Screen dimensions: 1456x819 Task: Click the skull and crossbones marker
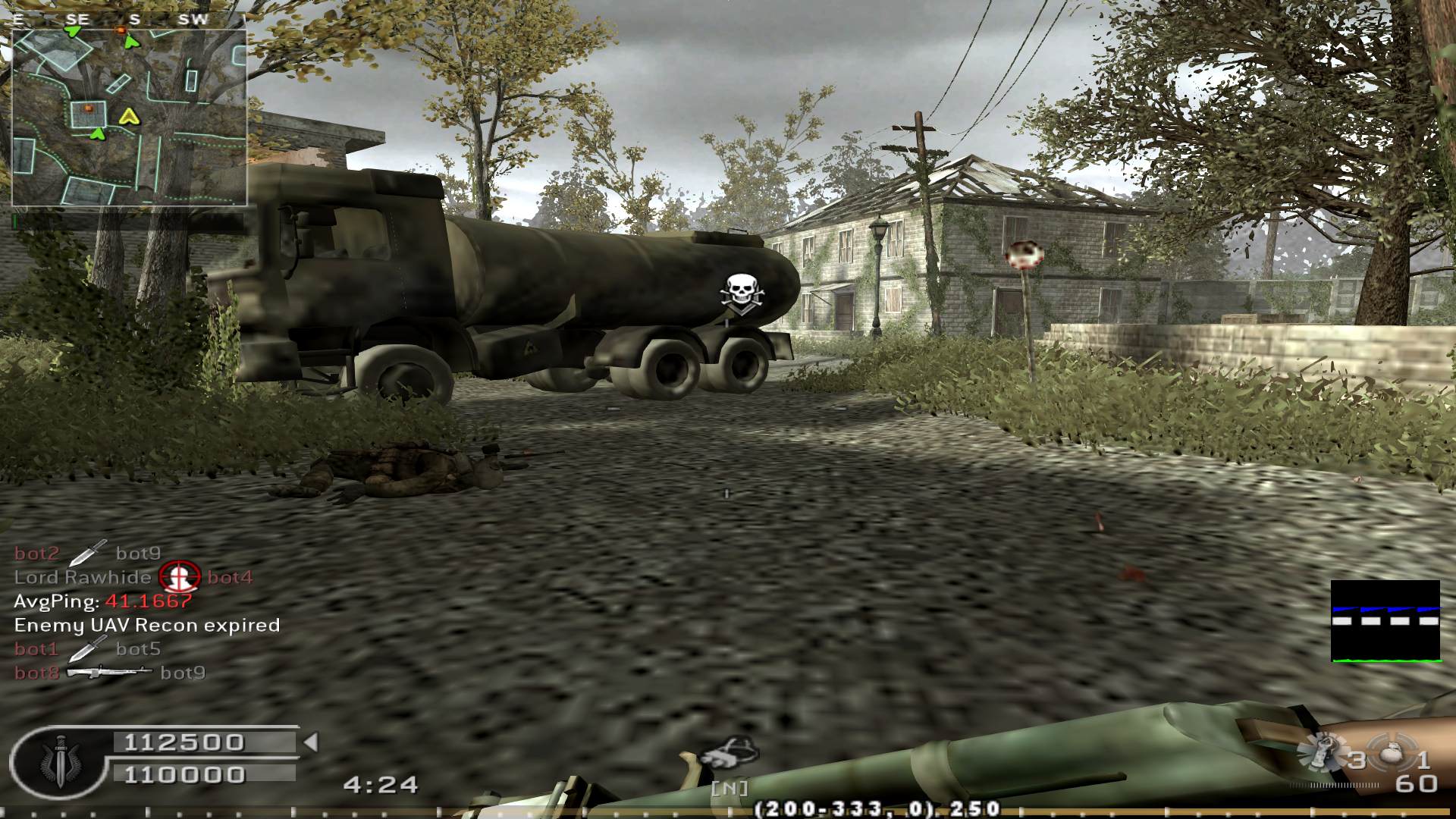coord(741,296)
